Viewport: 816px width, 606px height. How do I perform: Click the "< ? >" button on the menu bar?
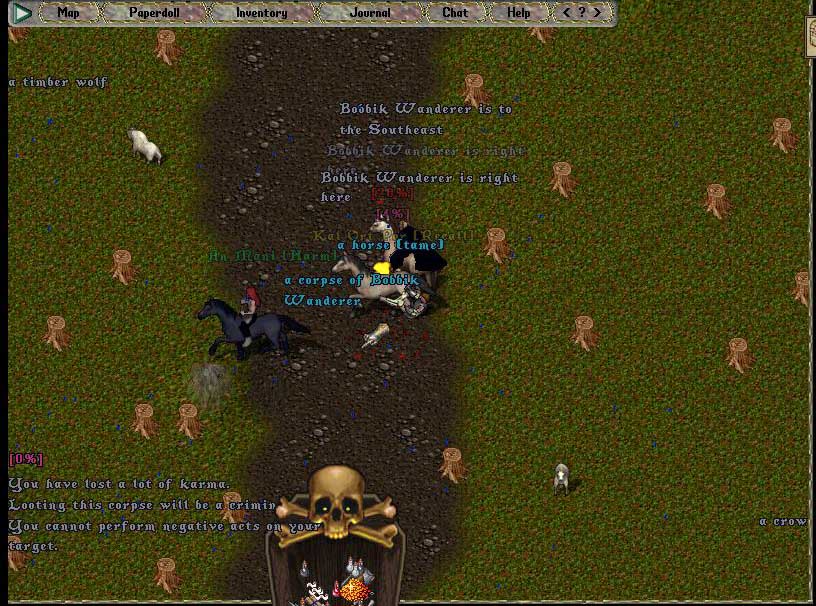click(582, 13)
